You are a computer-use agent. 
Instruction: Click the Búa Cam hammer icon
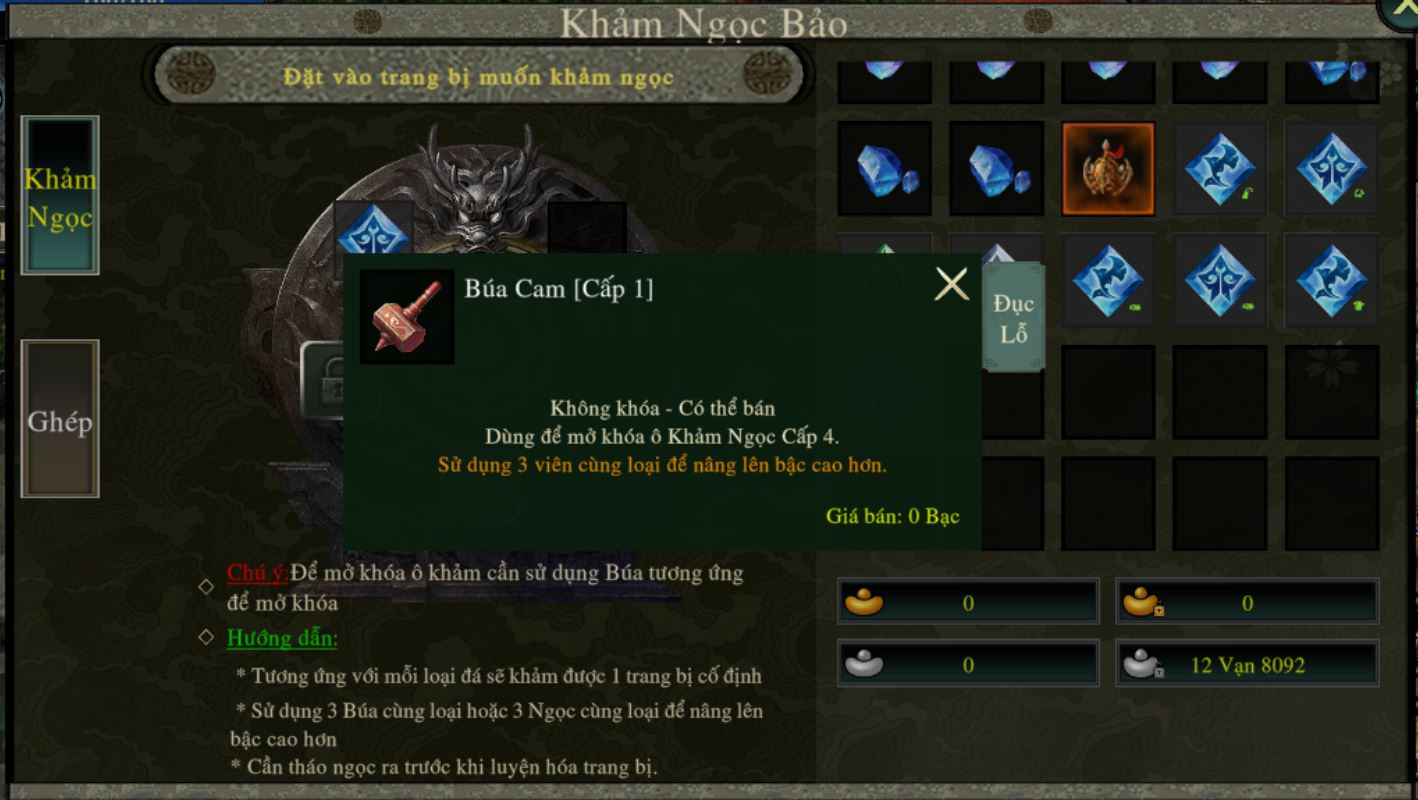point(407,316)
